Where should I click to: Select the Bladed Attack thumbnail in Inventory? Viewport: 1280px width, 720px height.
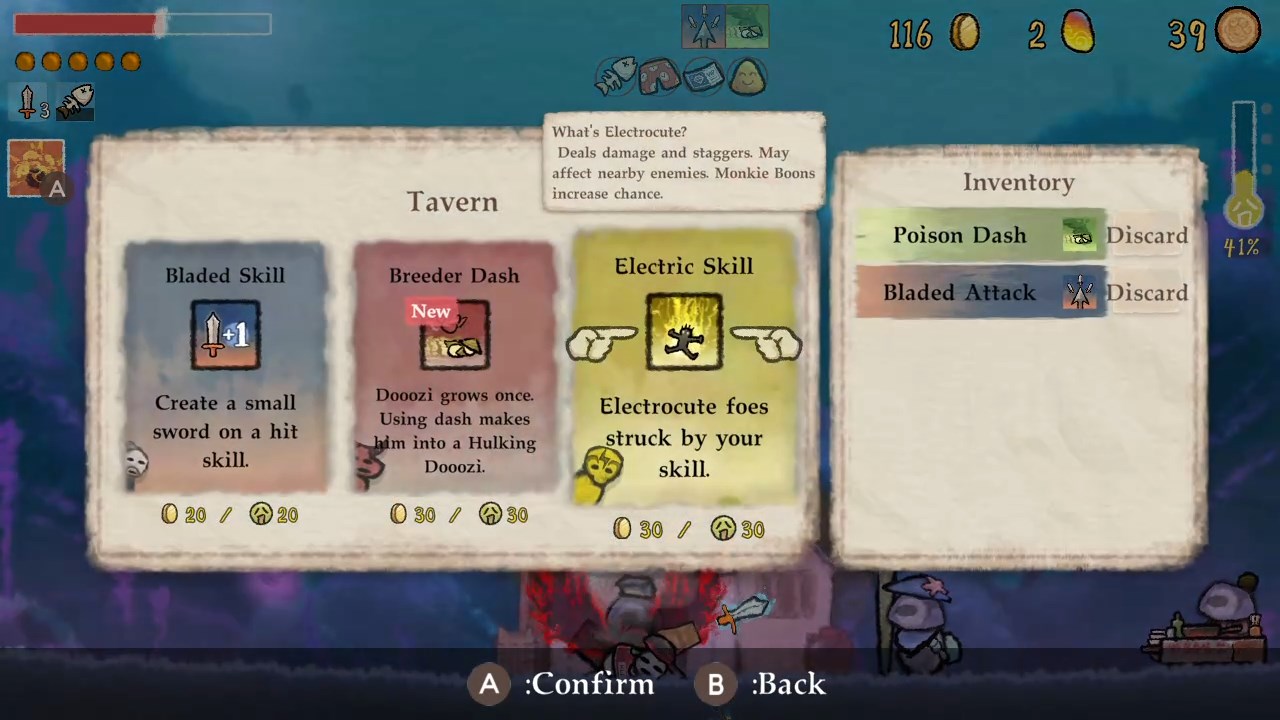coord(1080,292)
